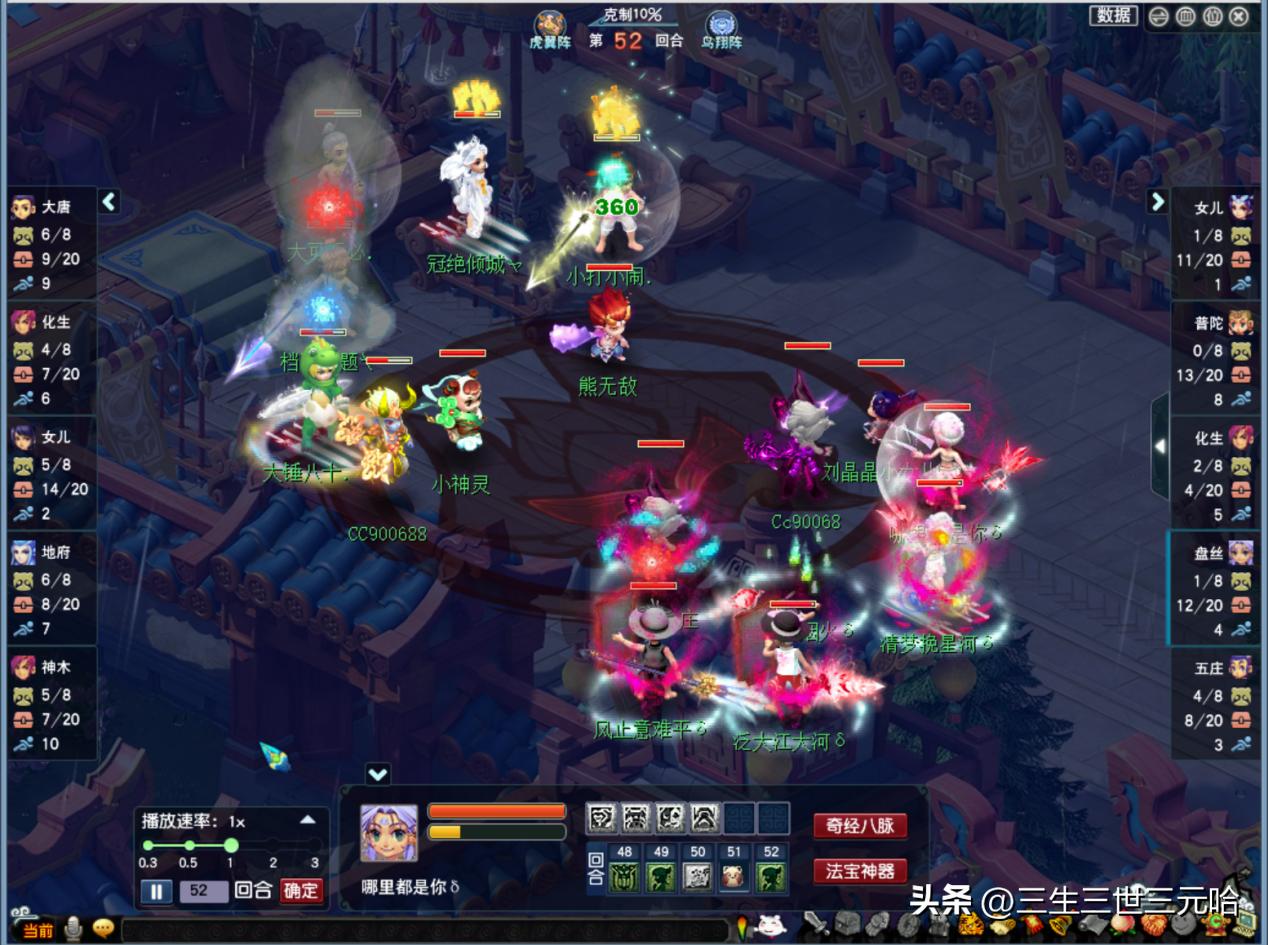
Task: Set playback speed to 2x on slider
Action: (x=273, y=846)
